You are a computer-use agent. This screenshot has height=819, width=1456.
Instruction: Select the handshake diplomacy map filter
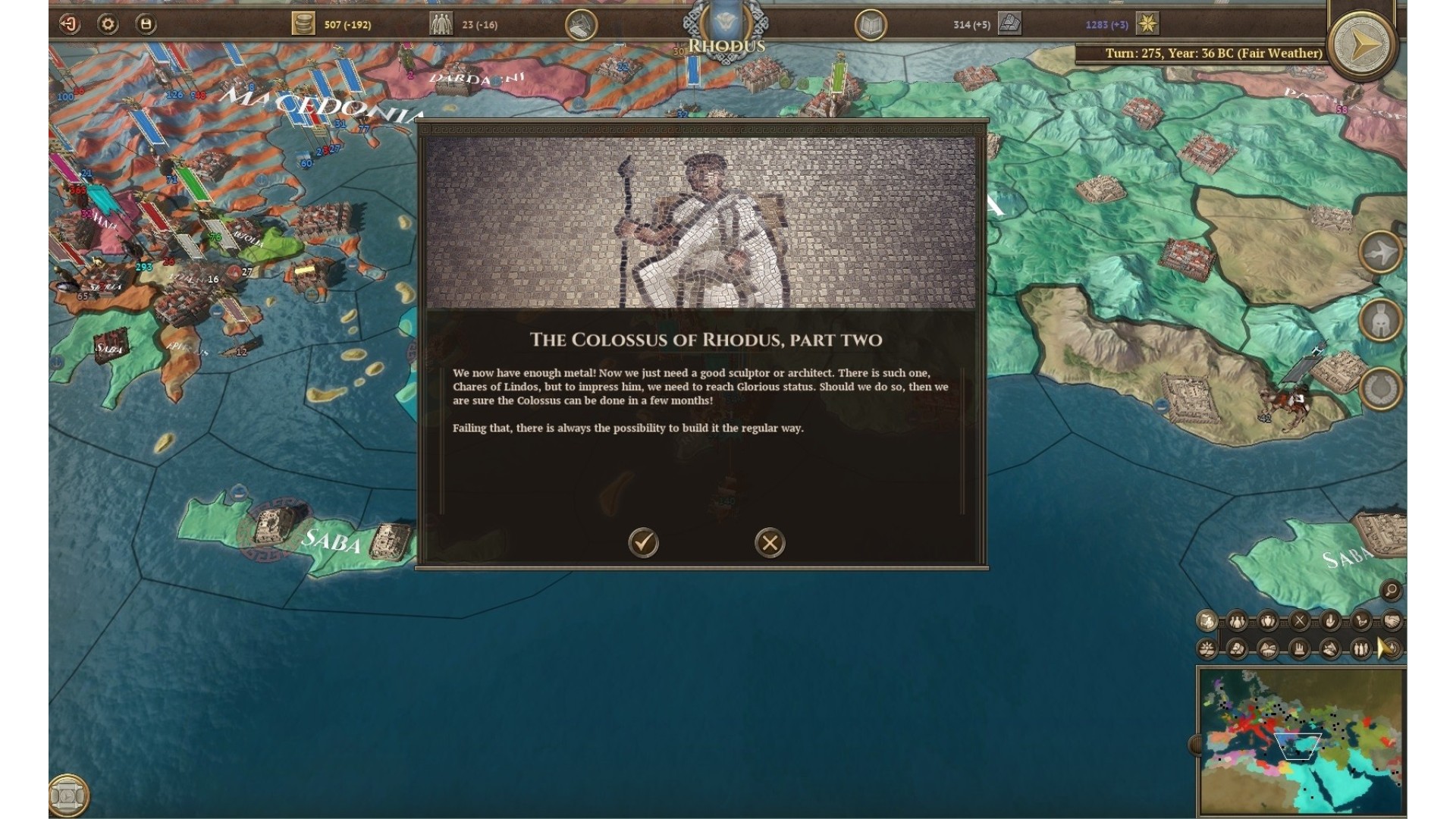click(x=1392, y=621)
